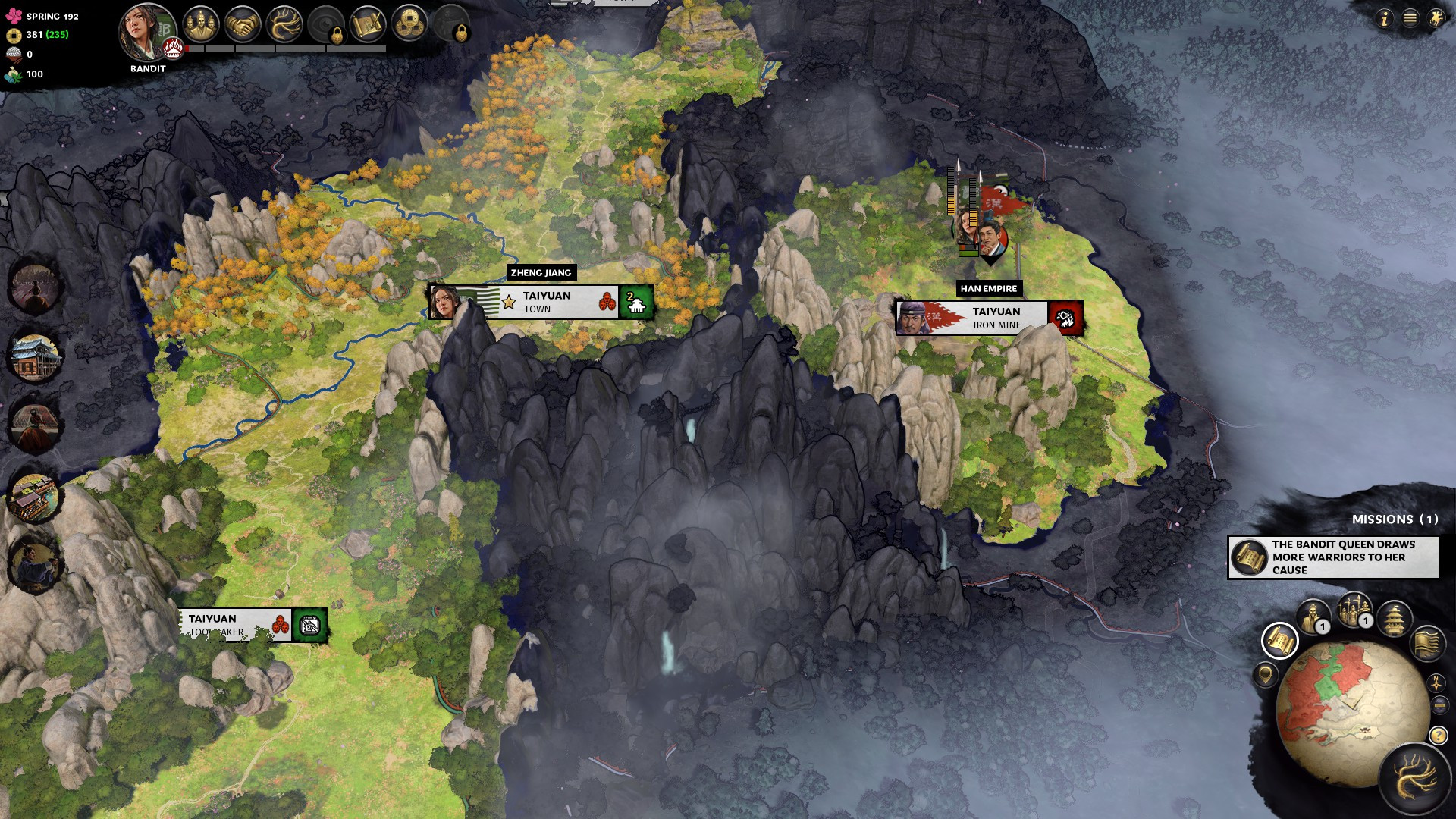The image size is (1456, 819).
Task: Open the game menu with three lines
Action: (1410, 18)
